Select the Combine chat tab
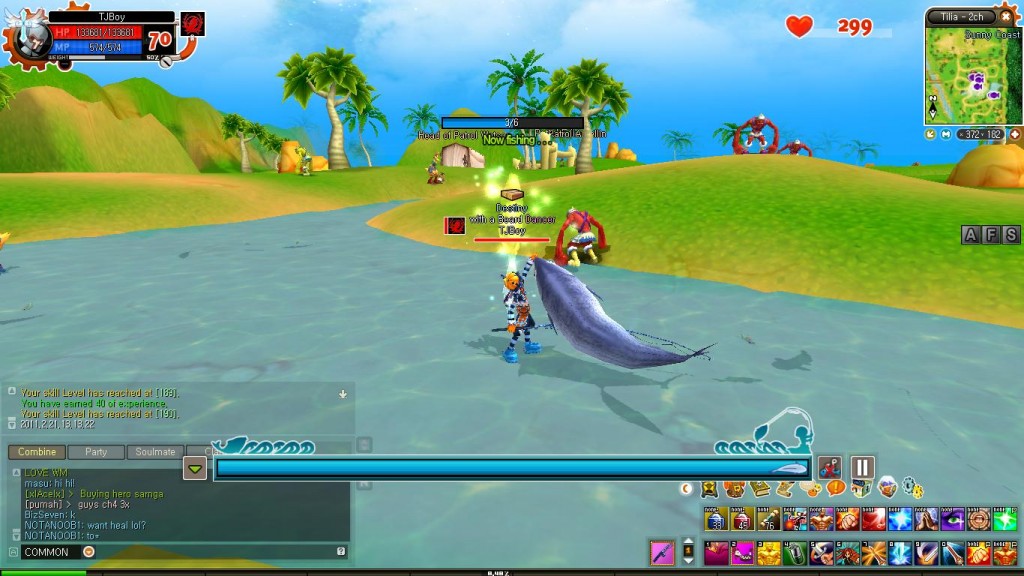1024x576 pixels. point(37,452)
